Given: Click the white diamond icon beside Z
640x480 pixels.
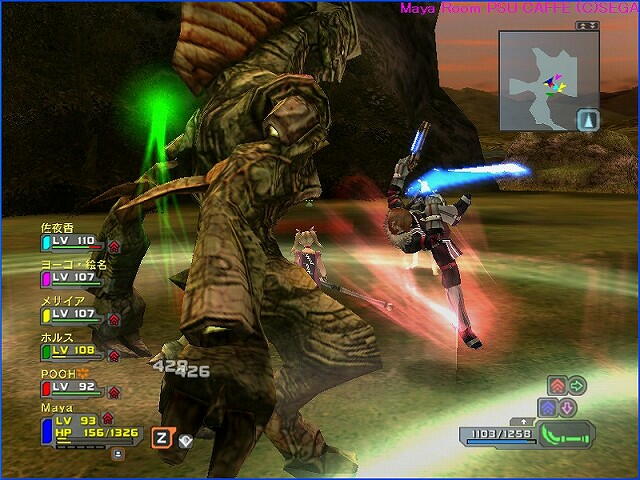Looking at the screenshot, I should pos(185,439).
